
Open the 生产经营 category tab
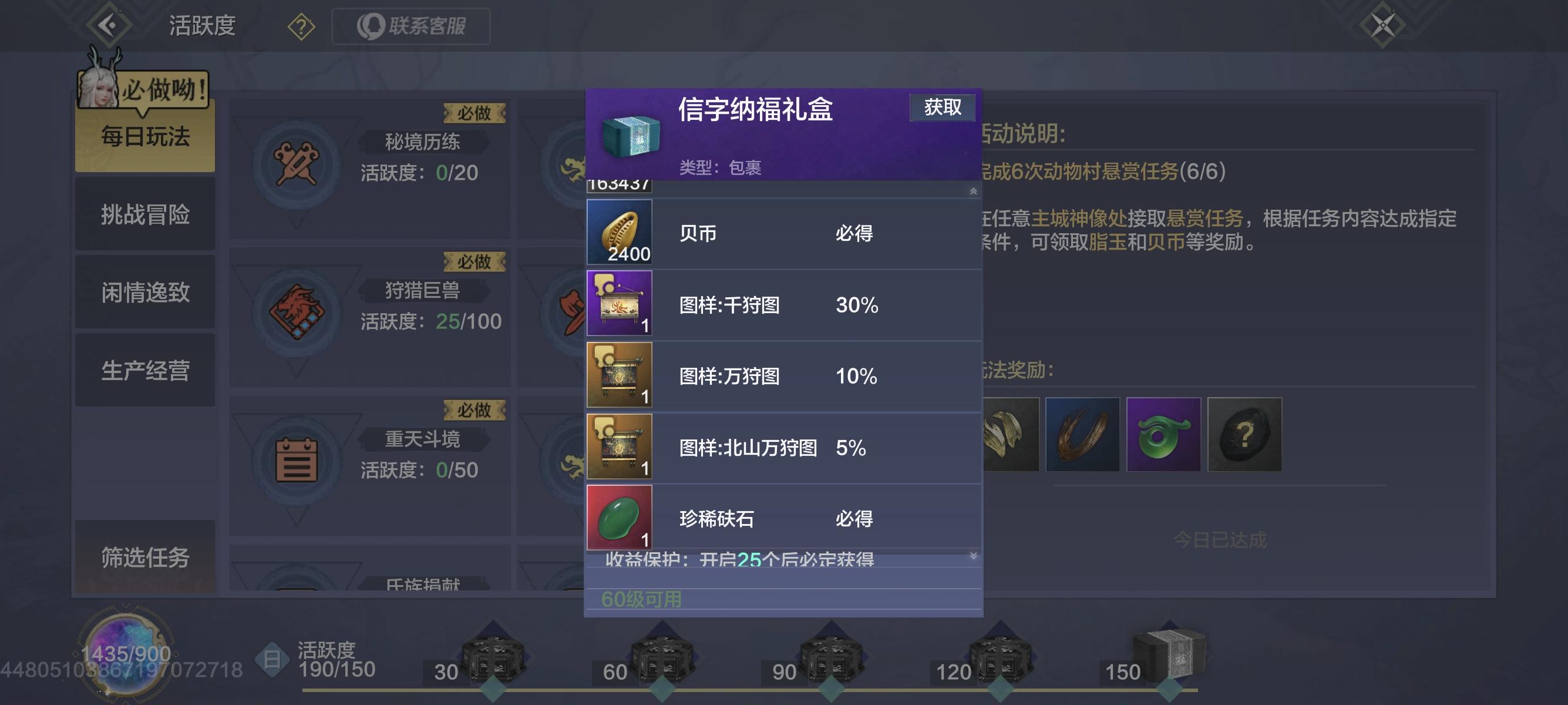pos(145,371)
